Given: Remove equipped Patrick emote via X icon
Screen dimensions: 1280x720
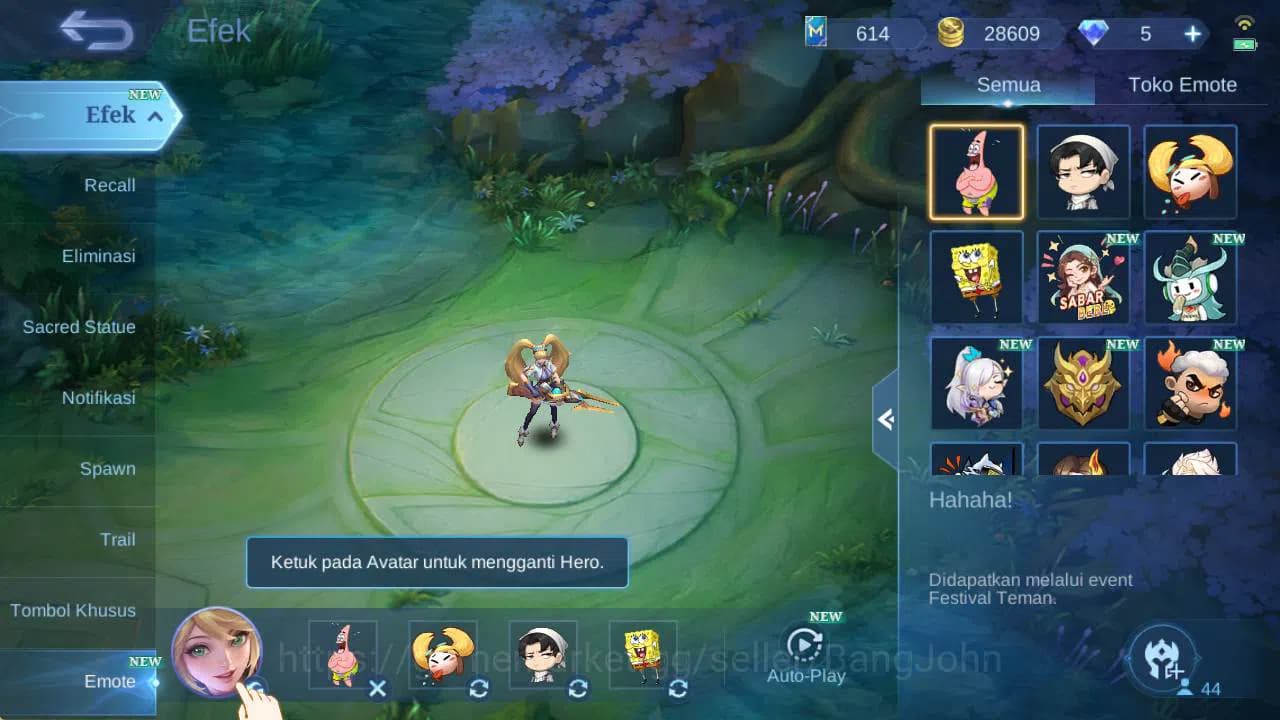Looking at the screenshot, I should pos(377,689).
